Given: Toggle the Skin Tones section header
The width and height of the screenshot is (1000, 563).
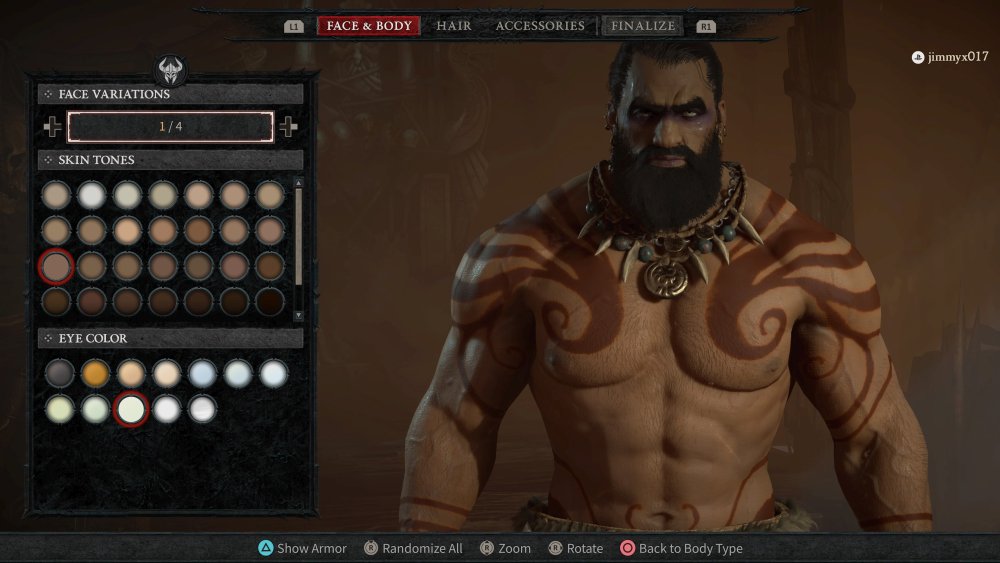Looking at the screenshot, I should tap(170, 160).
